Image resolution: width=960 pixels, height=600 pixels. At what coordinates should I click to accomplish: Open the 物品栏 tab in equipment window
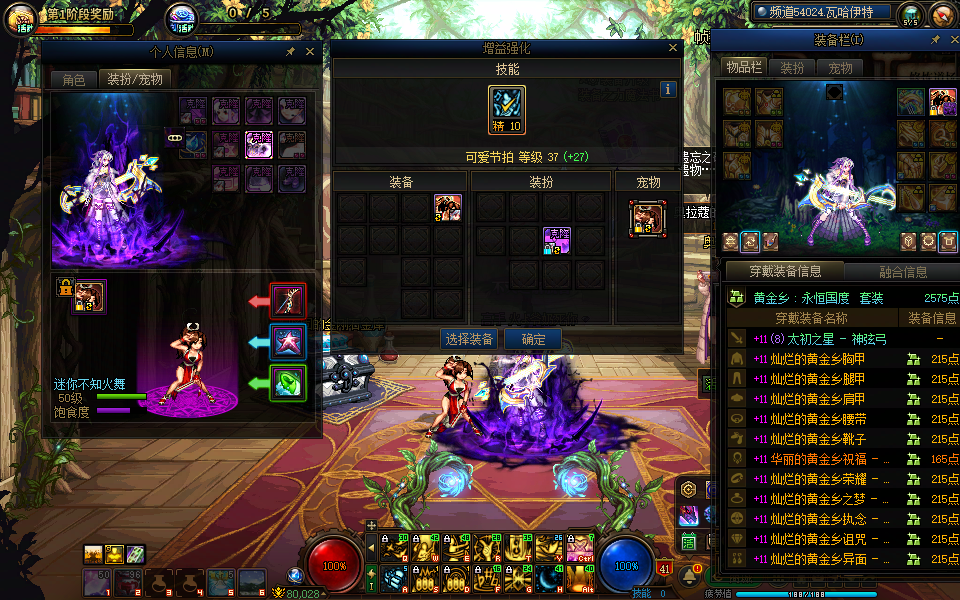(744, 68)
